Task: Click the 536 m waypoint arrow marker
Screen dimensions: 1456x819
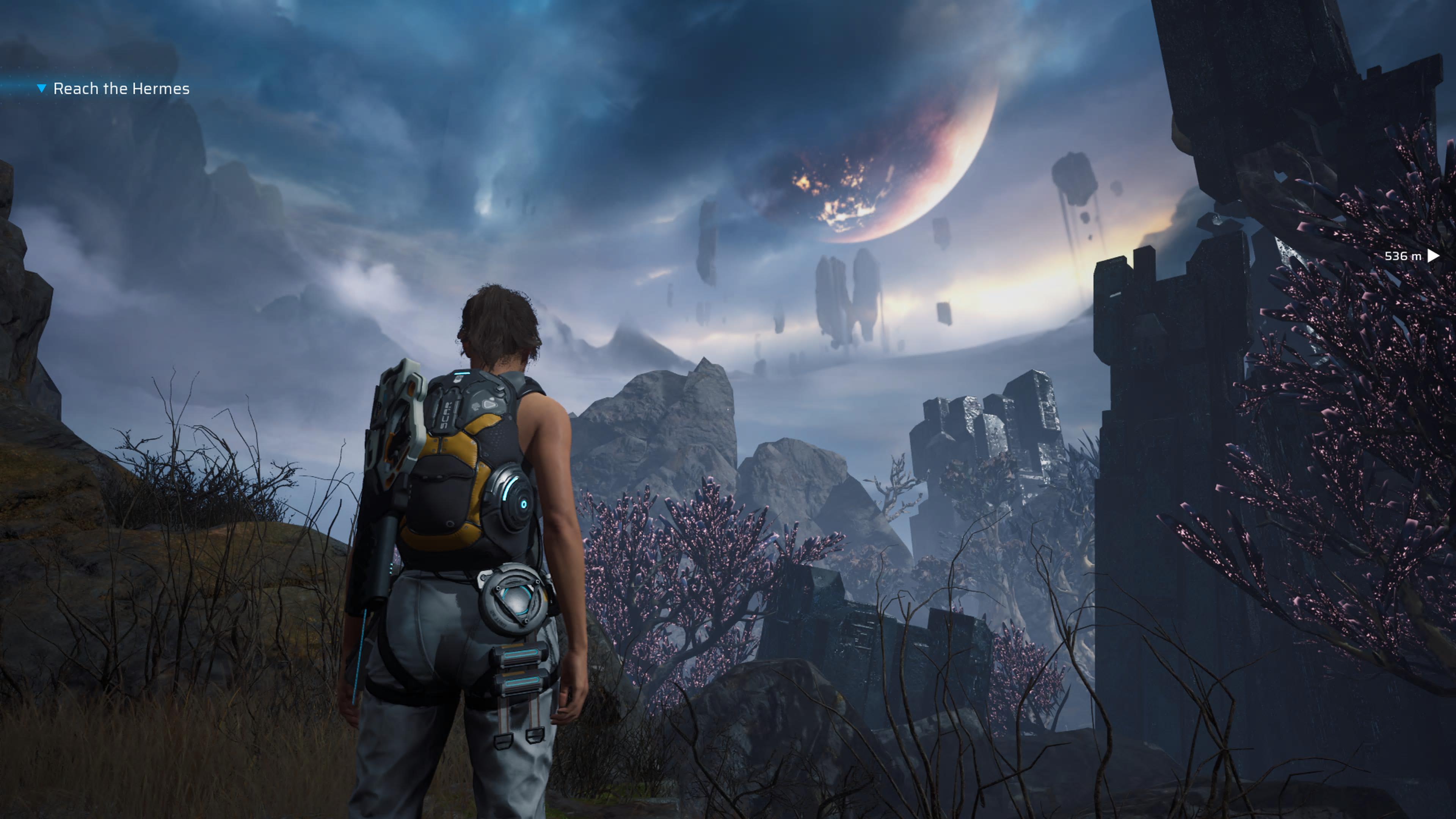Action: [1433, 256]
